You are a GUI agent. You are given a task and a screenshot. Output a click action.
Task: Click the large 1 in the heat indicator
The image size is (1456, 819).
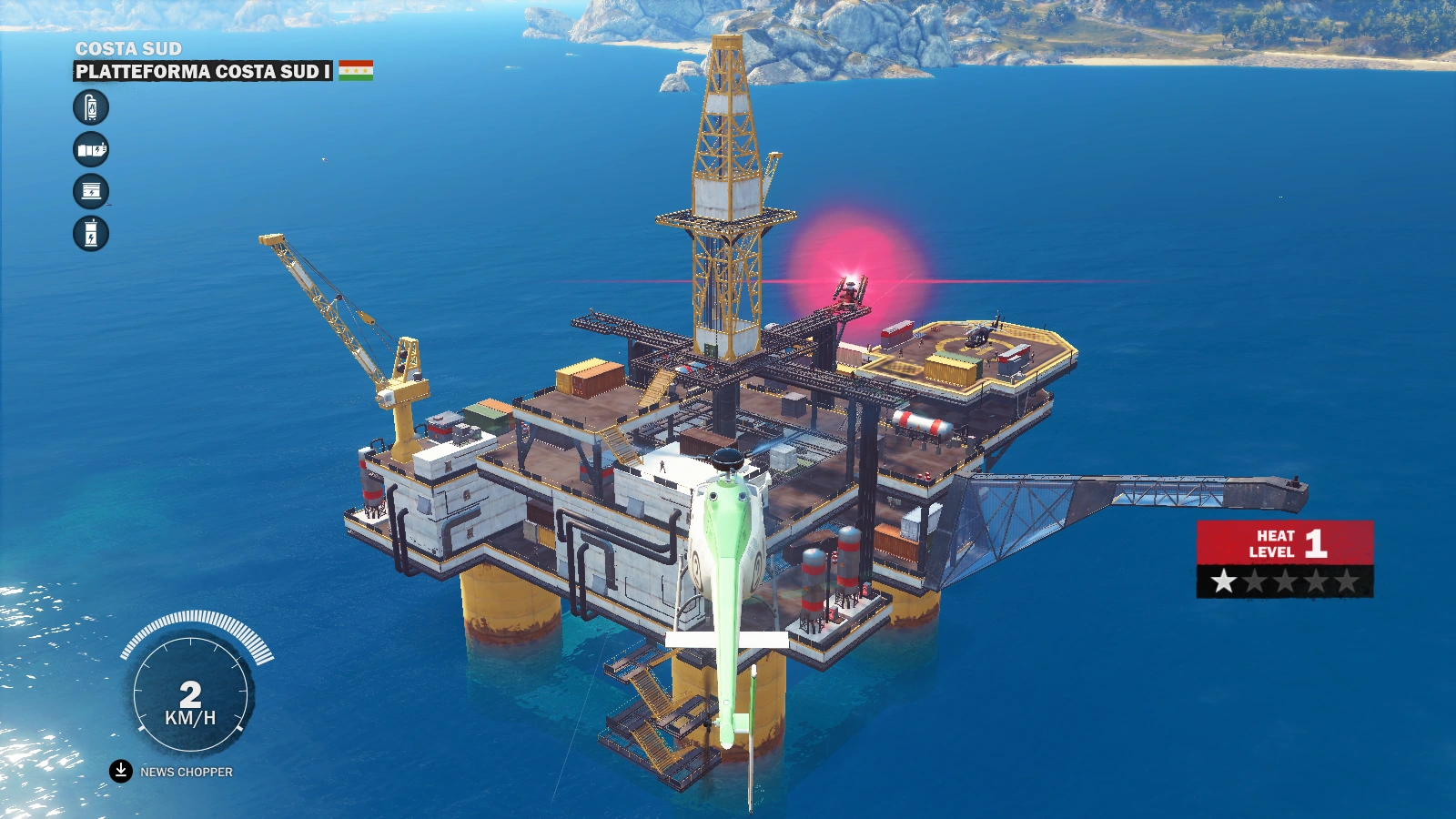1316,543
